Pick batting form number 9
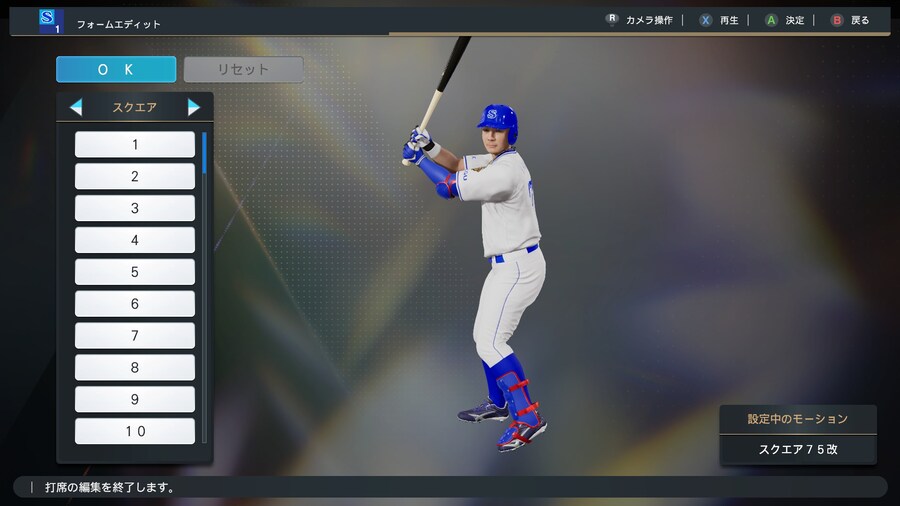Image resolution: width=900 pixels, height=506 pixels. 135,400
